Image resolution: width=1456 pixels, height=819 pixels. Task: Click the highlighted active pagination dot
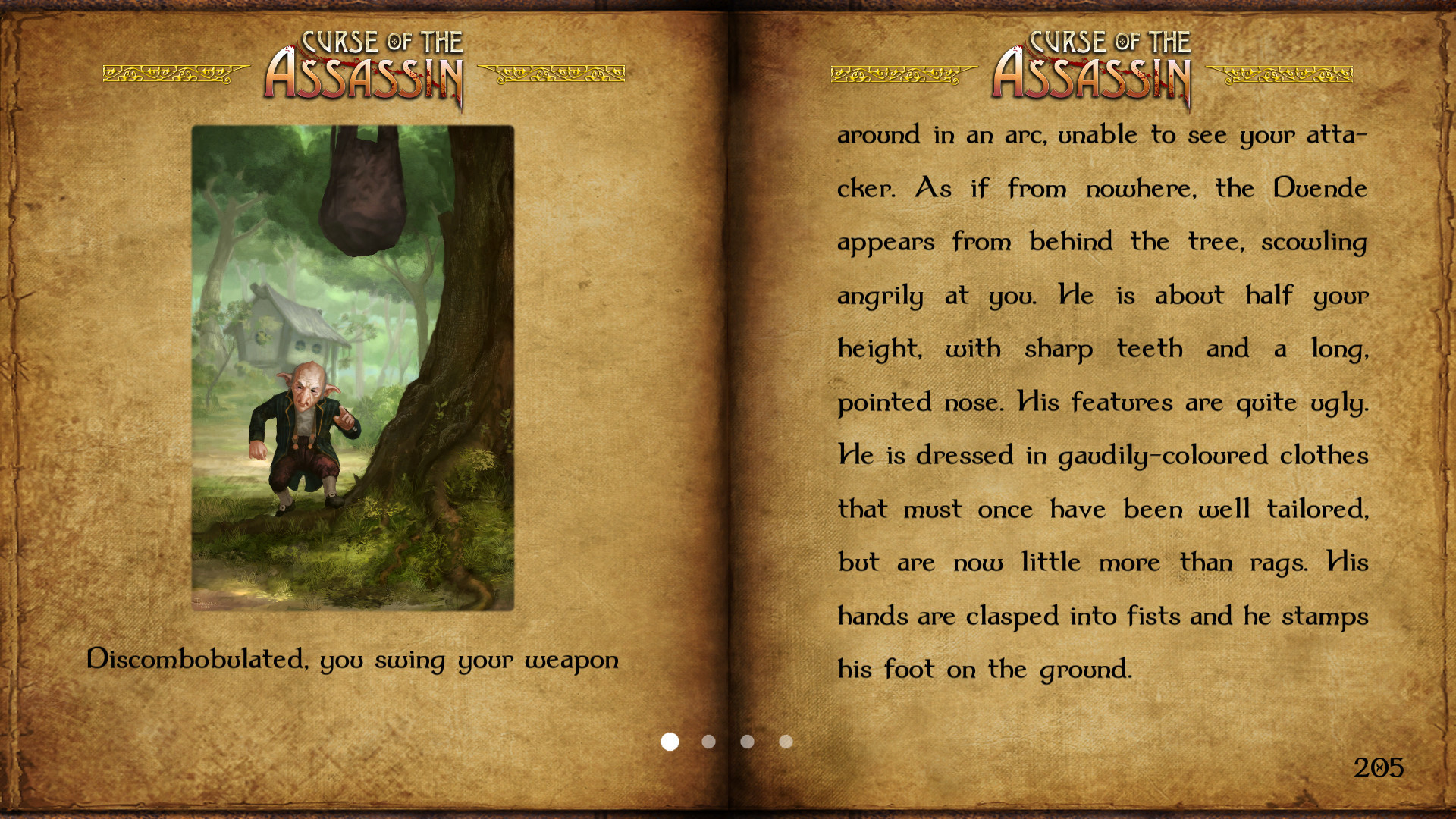[670, 742]
